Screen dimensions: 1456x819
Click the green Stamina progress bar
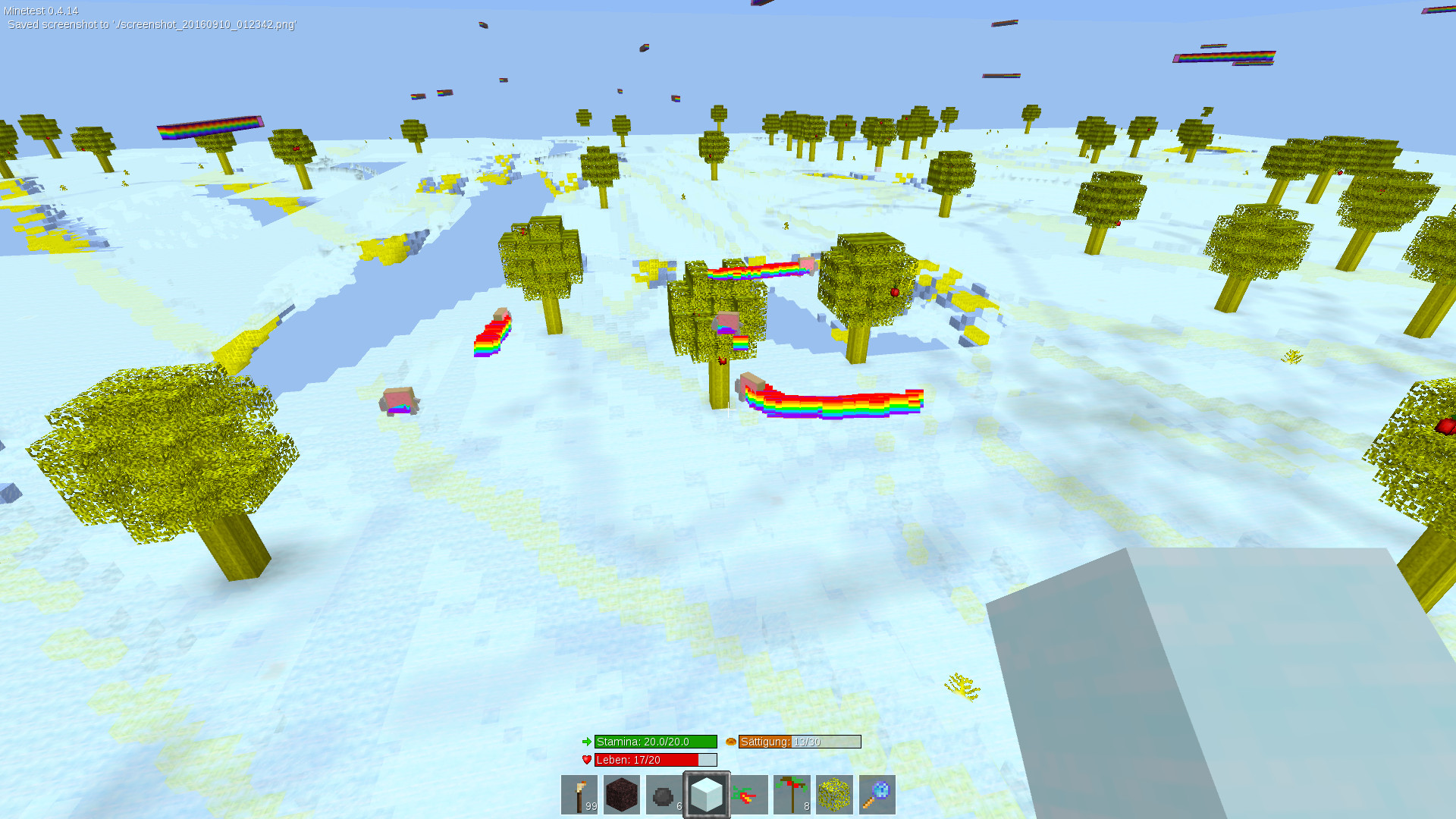click(656, 742)
